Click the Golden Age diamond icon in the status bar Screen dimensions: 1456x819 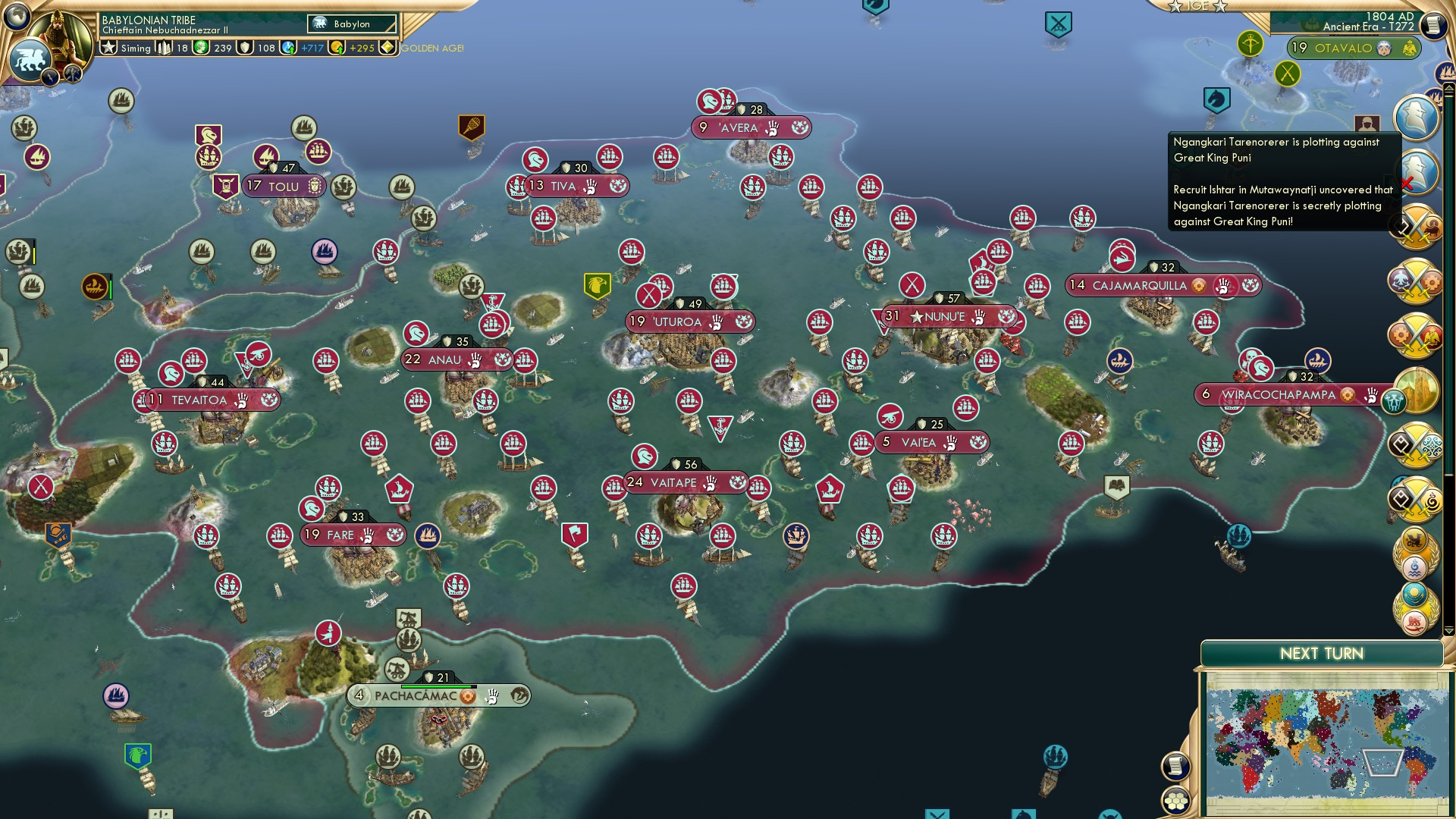387,47
